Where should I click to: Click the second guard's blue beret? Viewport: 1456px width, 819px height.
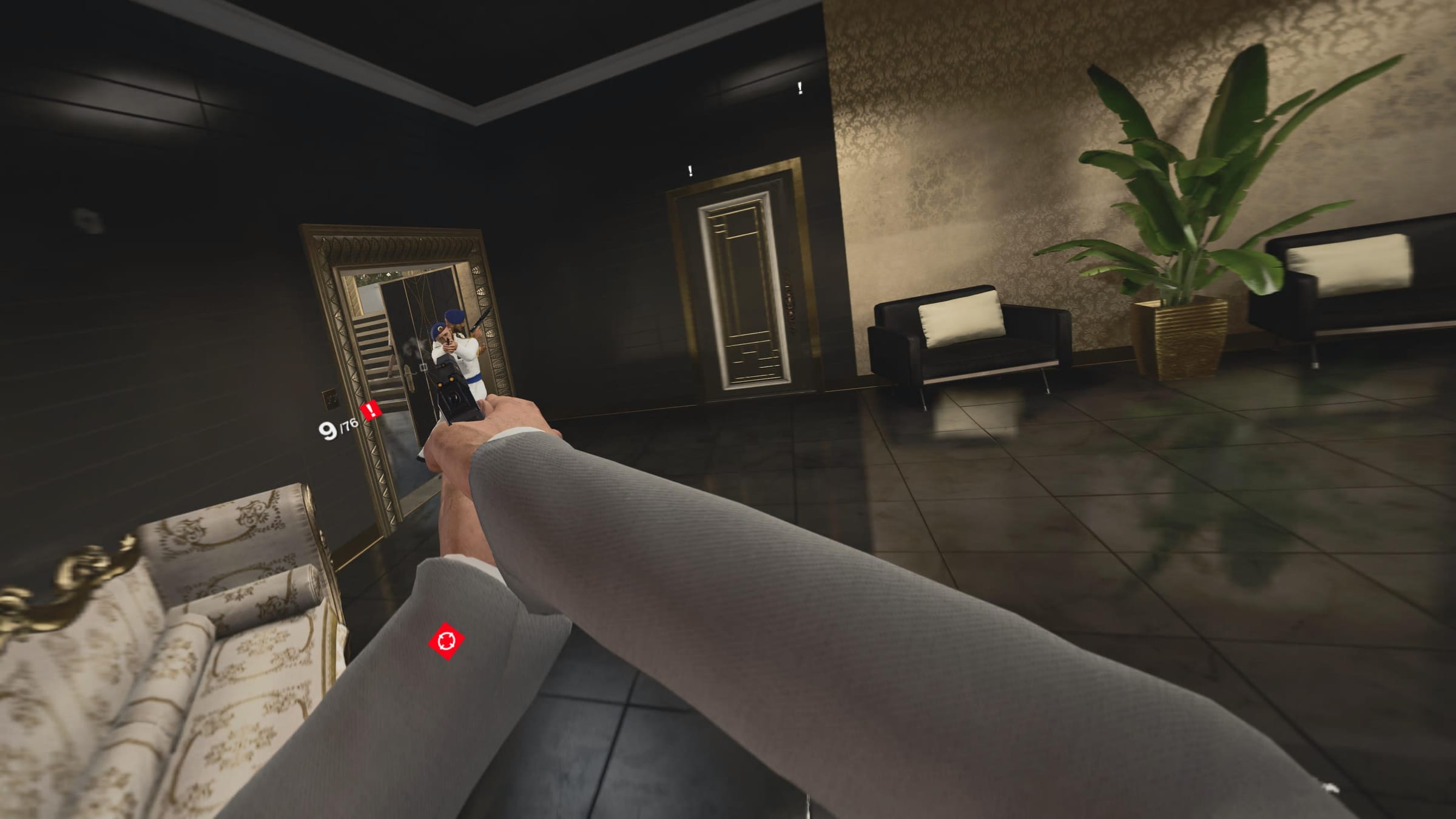(453, 315)
